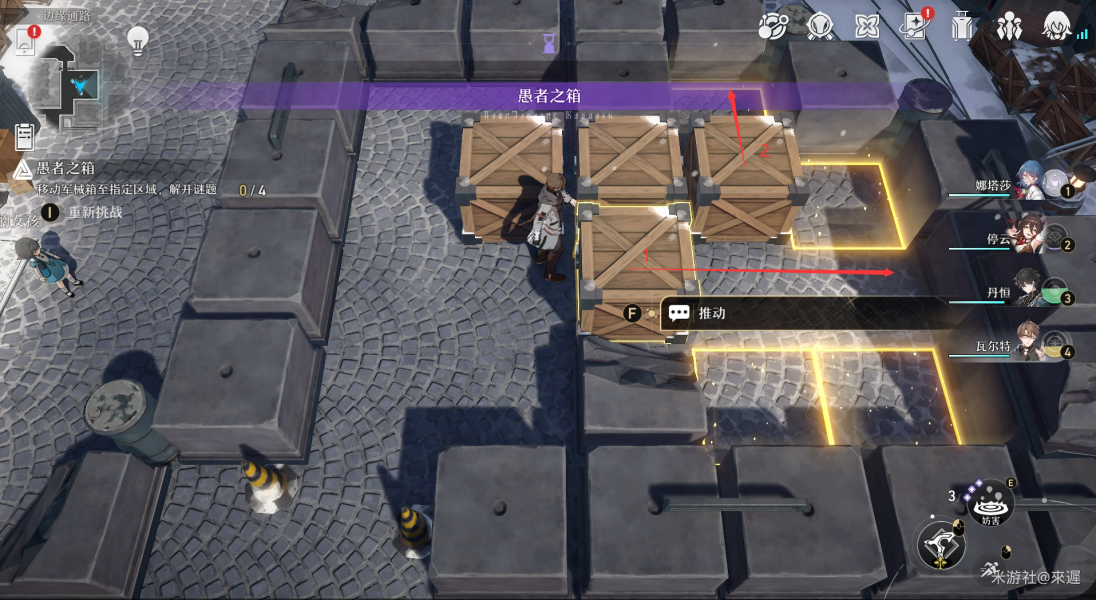The height and width of the screenshot is (600, 1096).
Task: Click the lightbulb hint icon
Action: click(x=137, y=40)
